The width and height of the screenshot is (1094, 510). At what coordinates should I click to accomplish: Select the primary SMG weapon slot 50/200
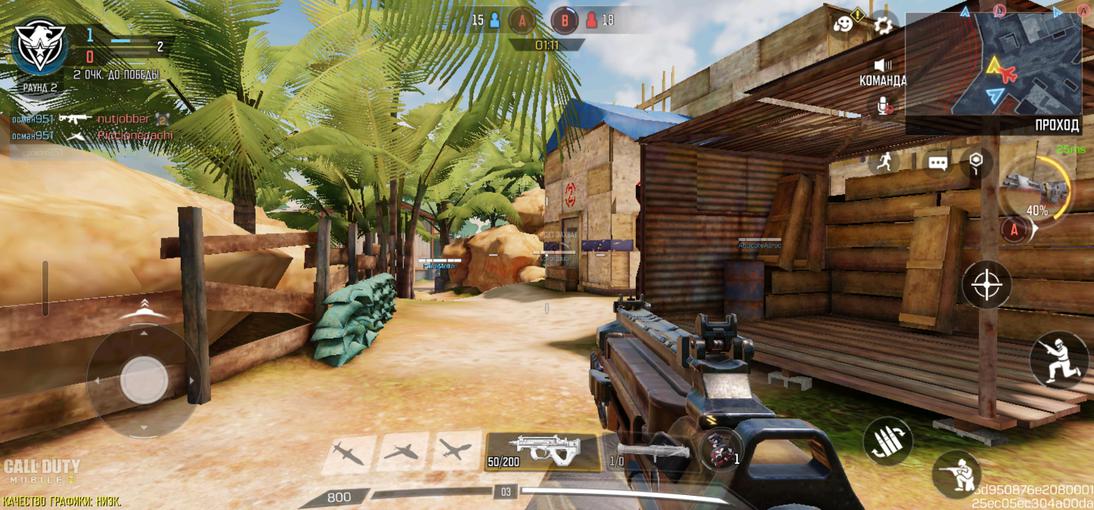[542, 452]
